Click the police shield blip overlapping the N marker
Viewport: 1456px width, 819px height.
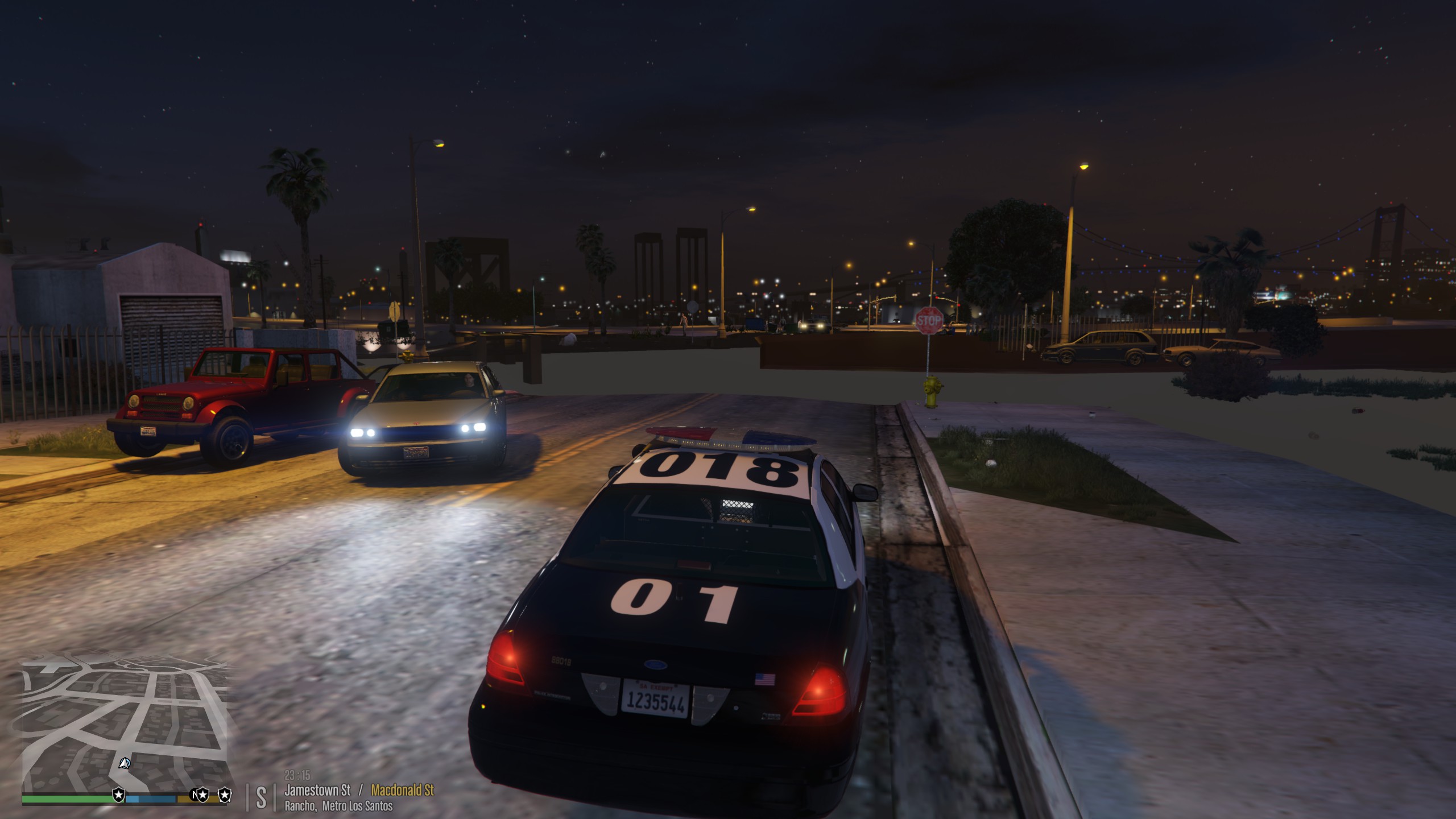(x=203, y=795)
